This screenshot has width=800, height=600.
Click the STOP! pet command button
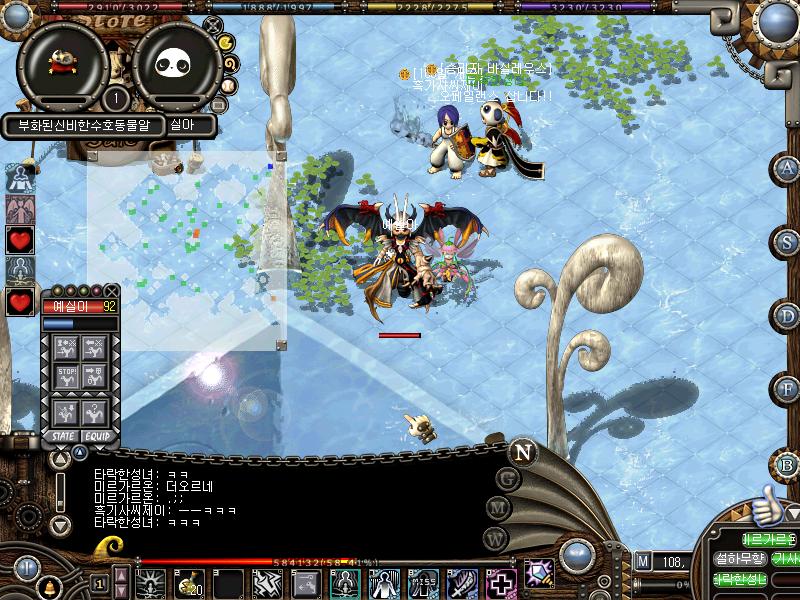[67, 377]
